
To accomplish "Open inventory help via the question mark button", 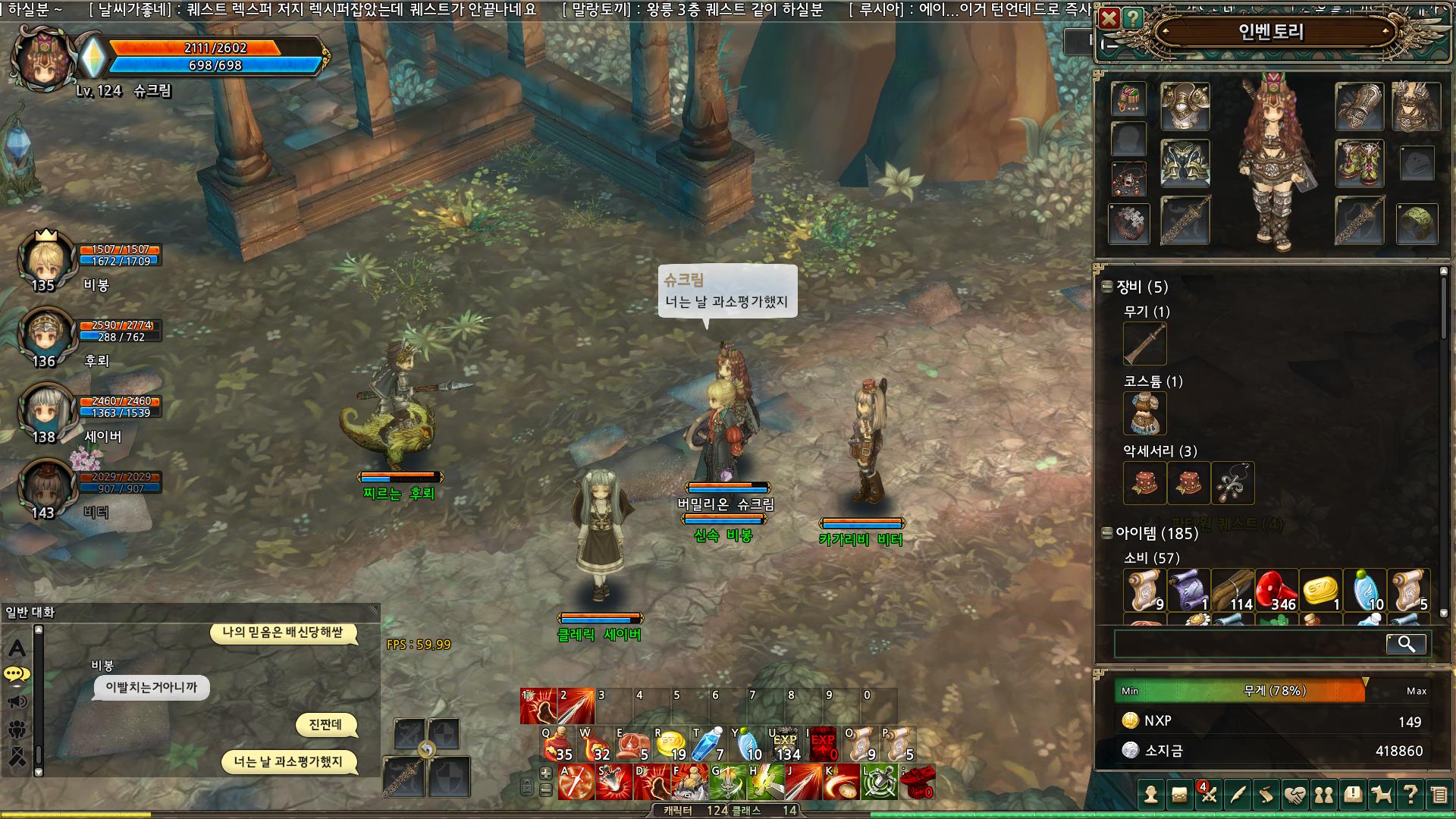I will [1132, 18].
